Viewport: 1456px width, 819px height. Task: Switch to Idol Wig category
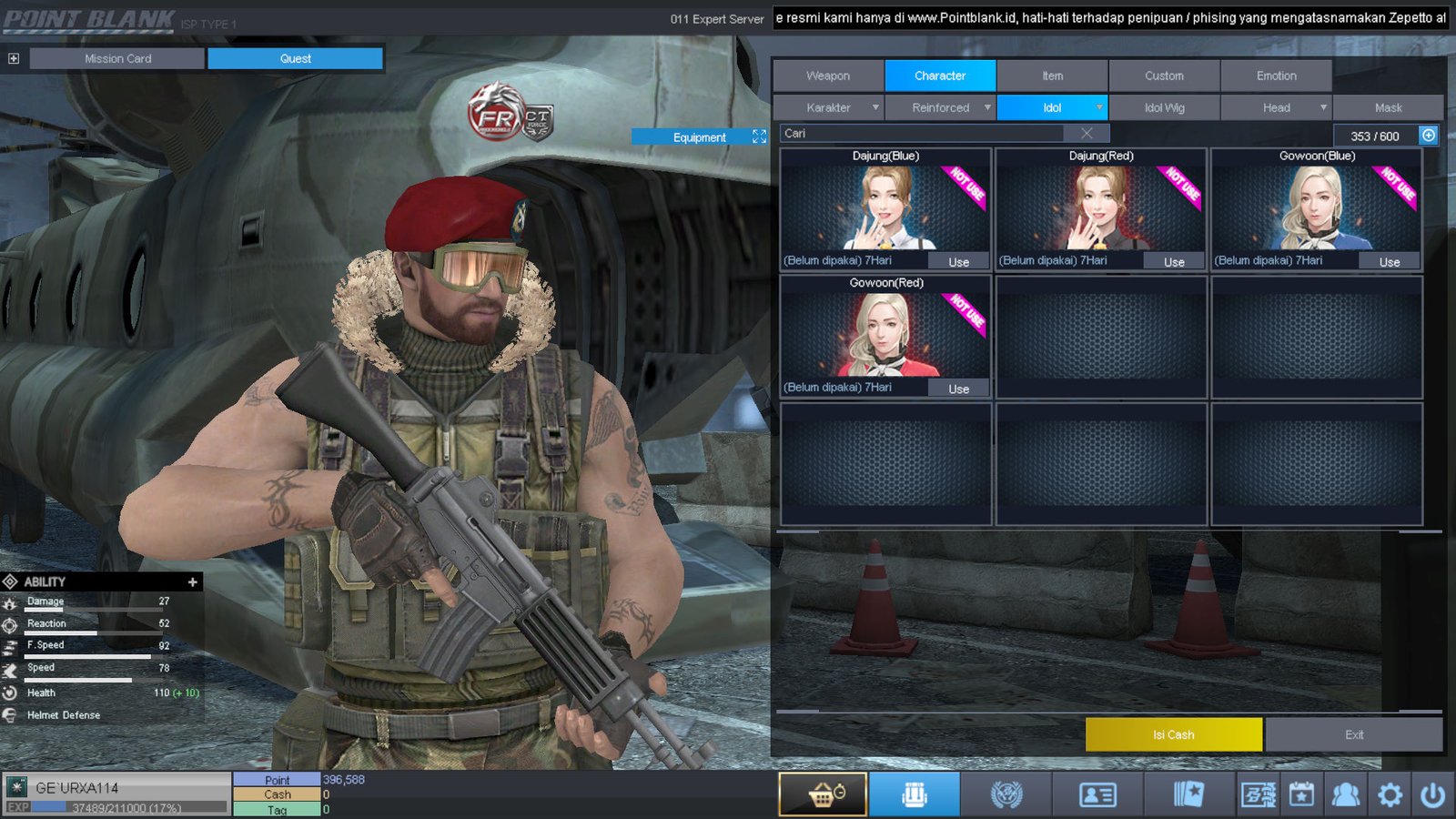point(1164,107)
